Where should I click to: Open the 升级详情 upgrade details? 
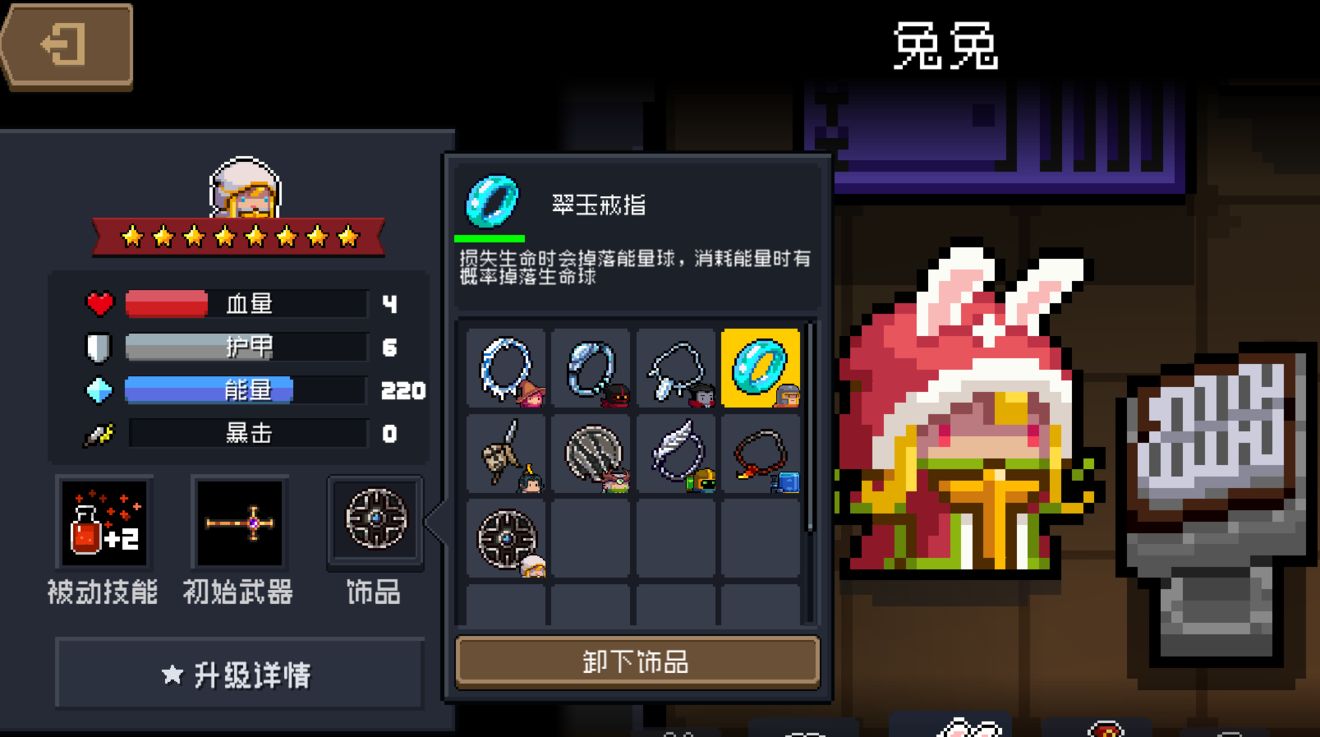(238, 674)
